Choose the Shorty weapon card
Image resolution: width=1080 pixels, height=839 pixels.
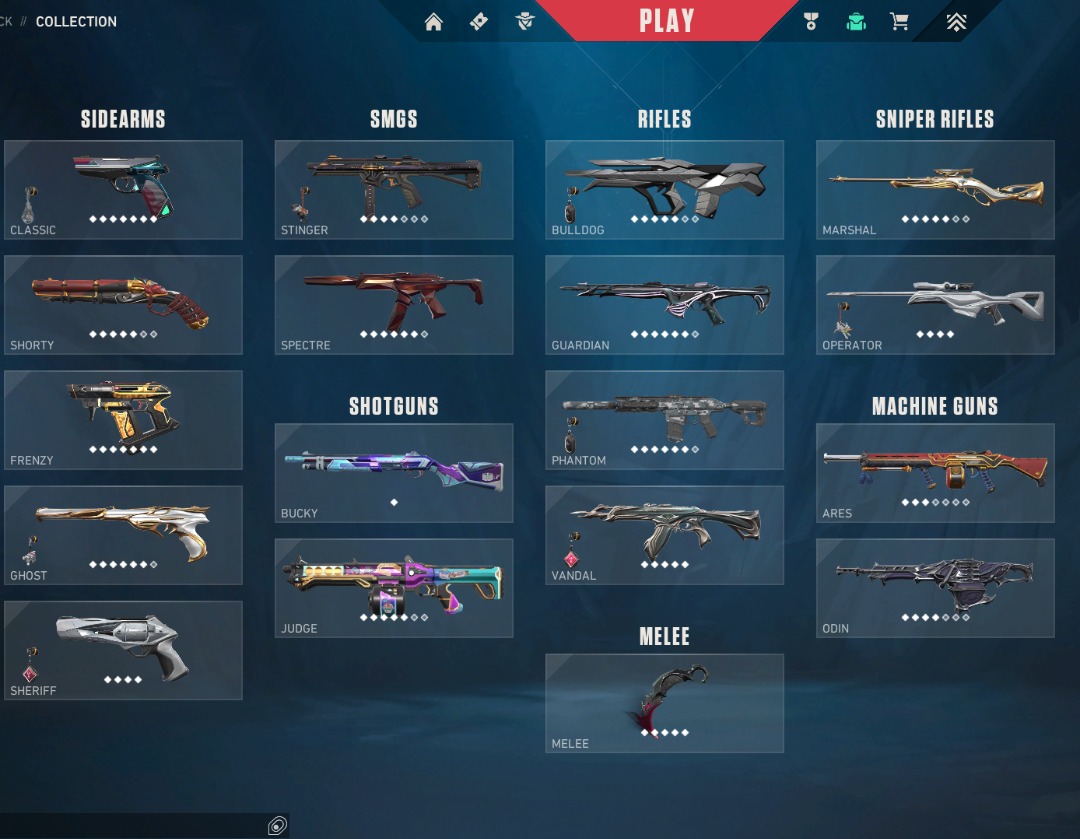123,305
